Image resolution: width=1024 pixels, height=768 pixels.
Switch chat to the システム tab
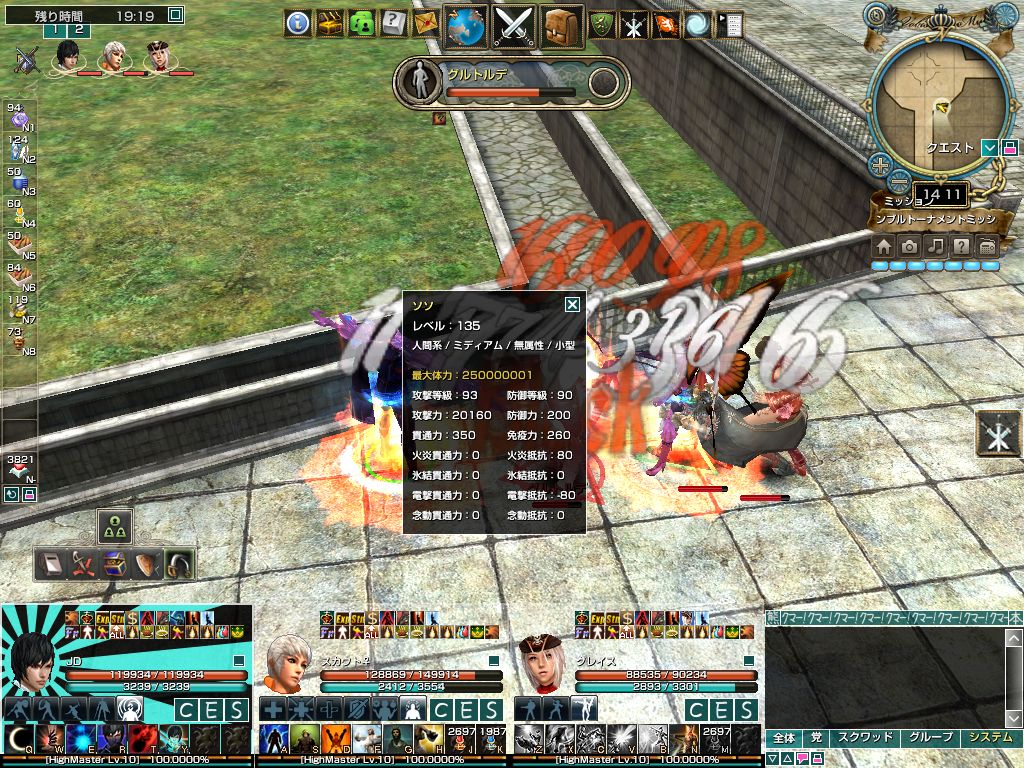coord(990,738)
